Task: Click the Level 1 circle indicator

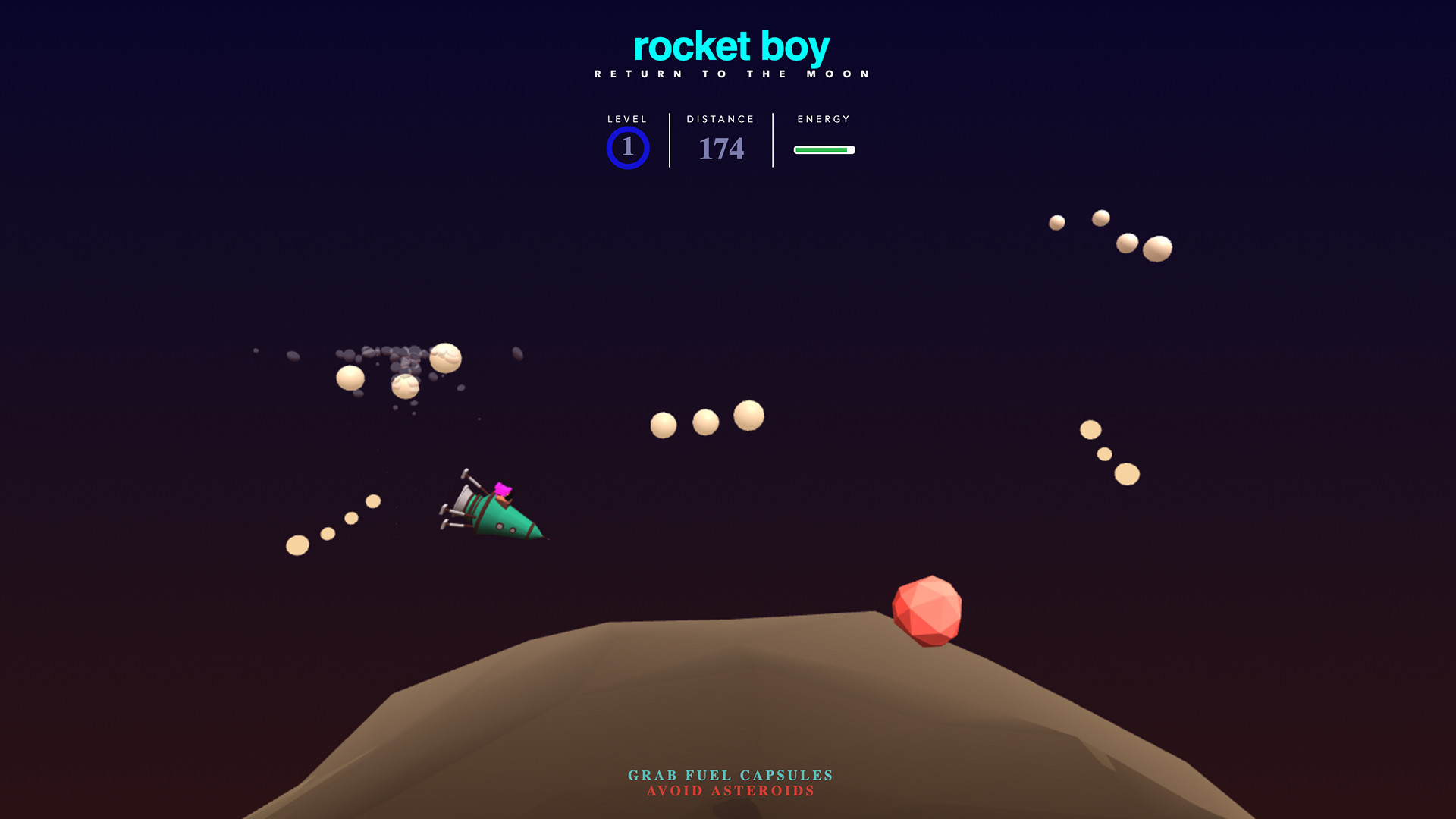Action: [x=627, y=148]
